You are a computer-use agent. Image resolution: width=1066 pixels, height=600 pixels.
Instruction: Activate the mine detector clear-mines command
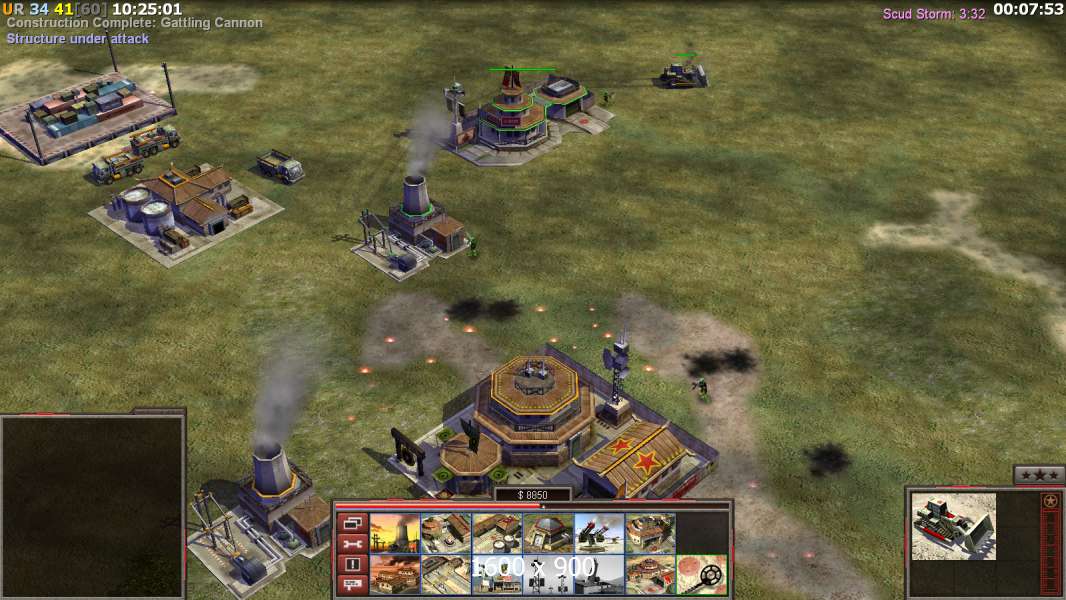(x=701, y=574)
